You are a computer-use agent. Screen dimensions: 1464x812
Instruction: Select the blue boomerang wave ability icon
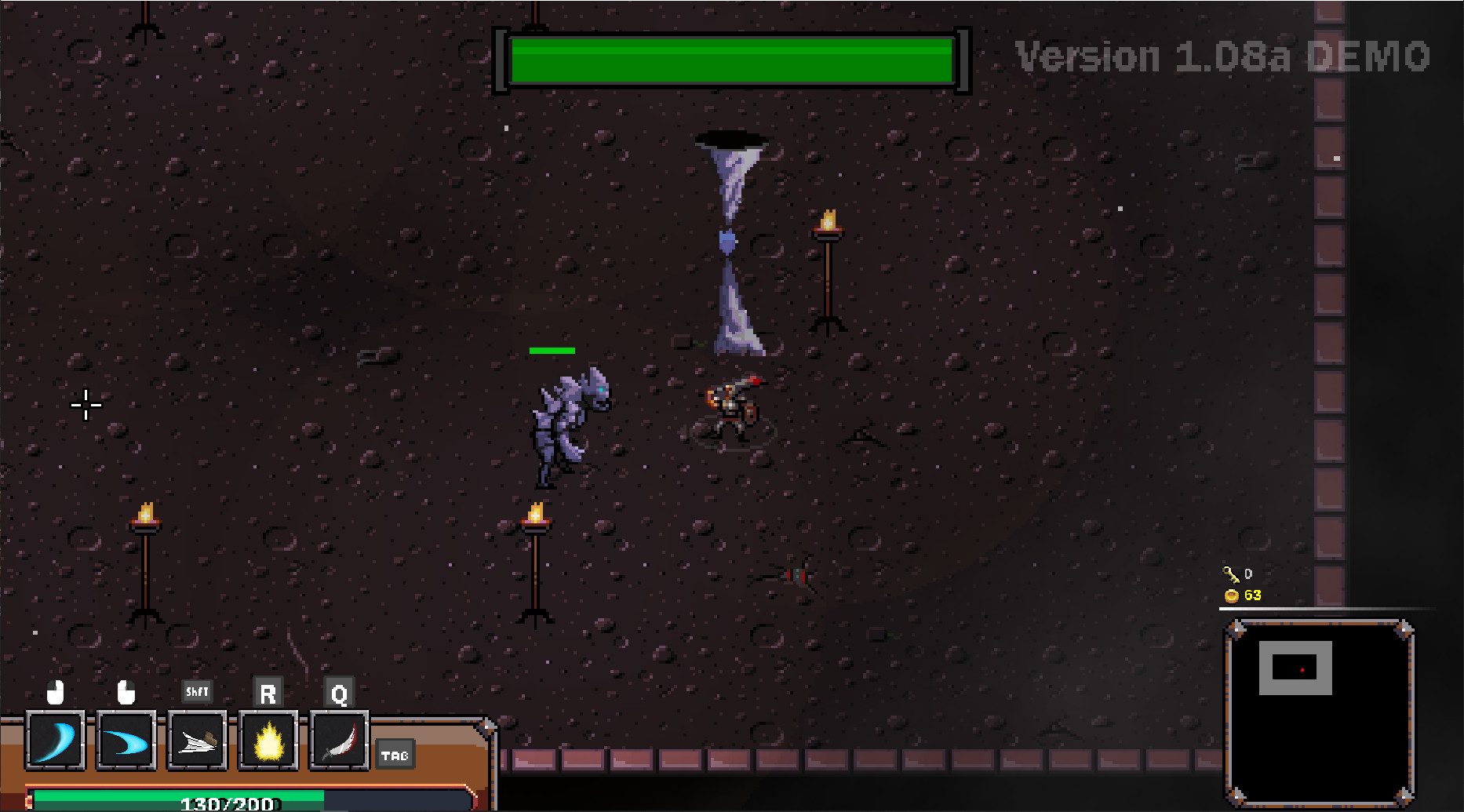pos(126,740)
